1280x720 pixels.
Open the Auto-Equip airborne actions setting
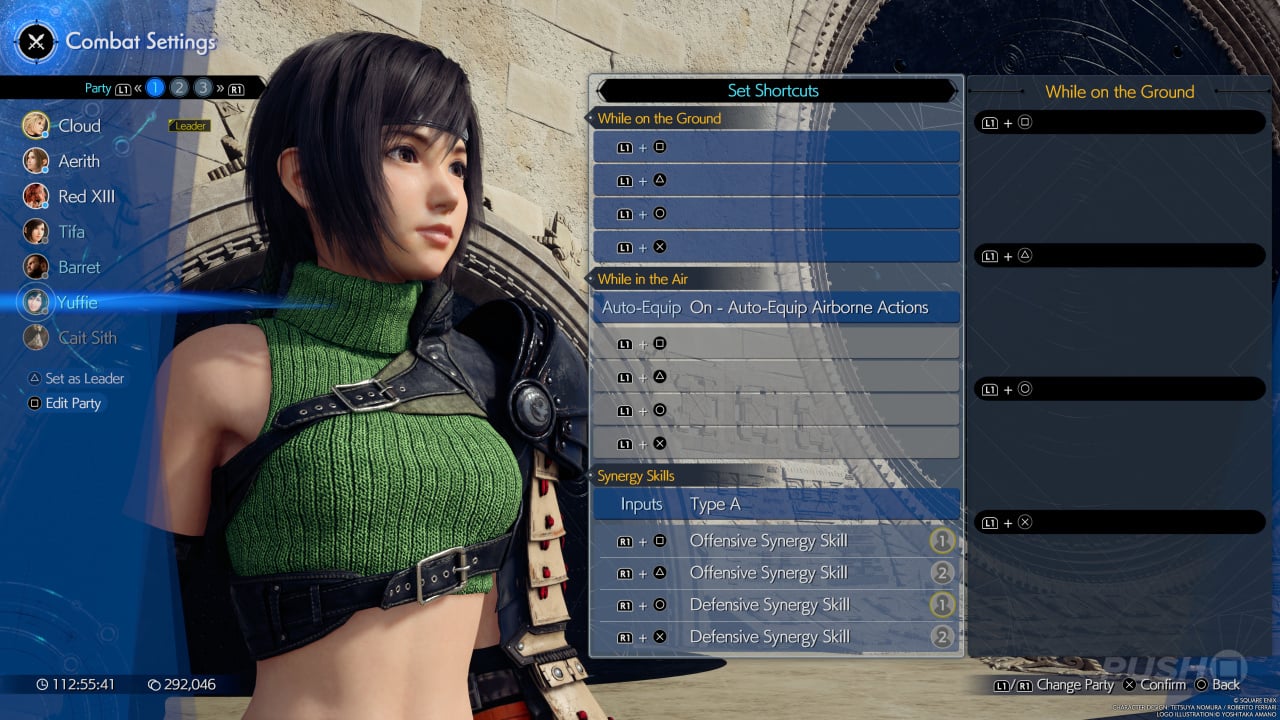(x=775, y=308)
